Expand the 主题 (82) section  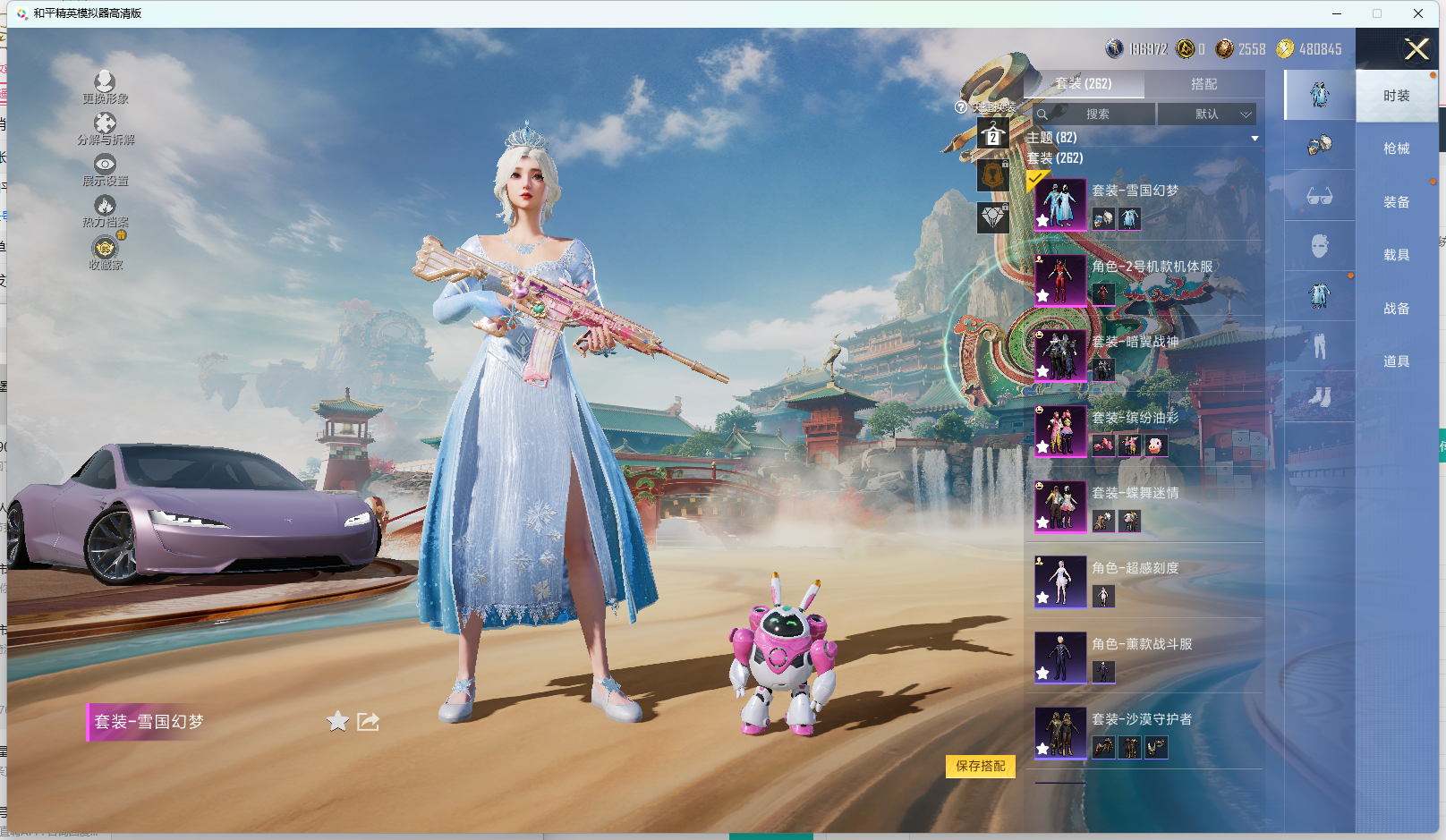pos(1255,138)
